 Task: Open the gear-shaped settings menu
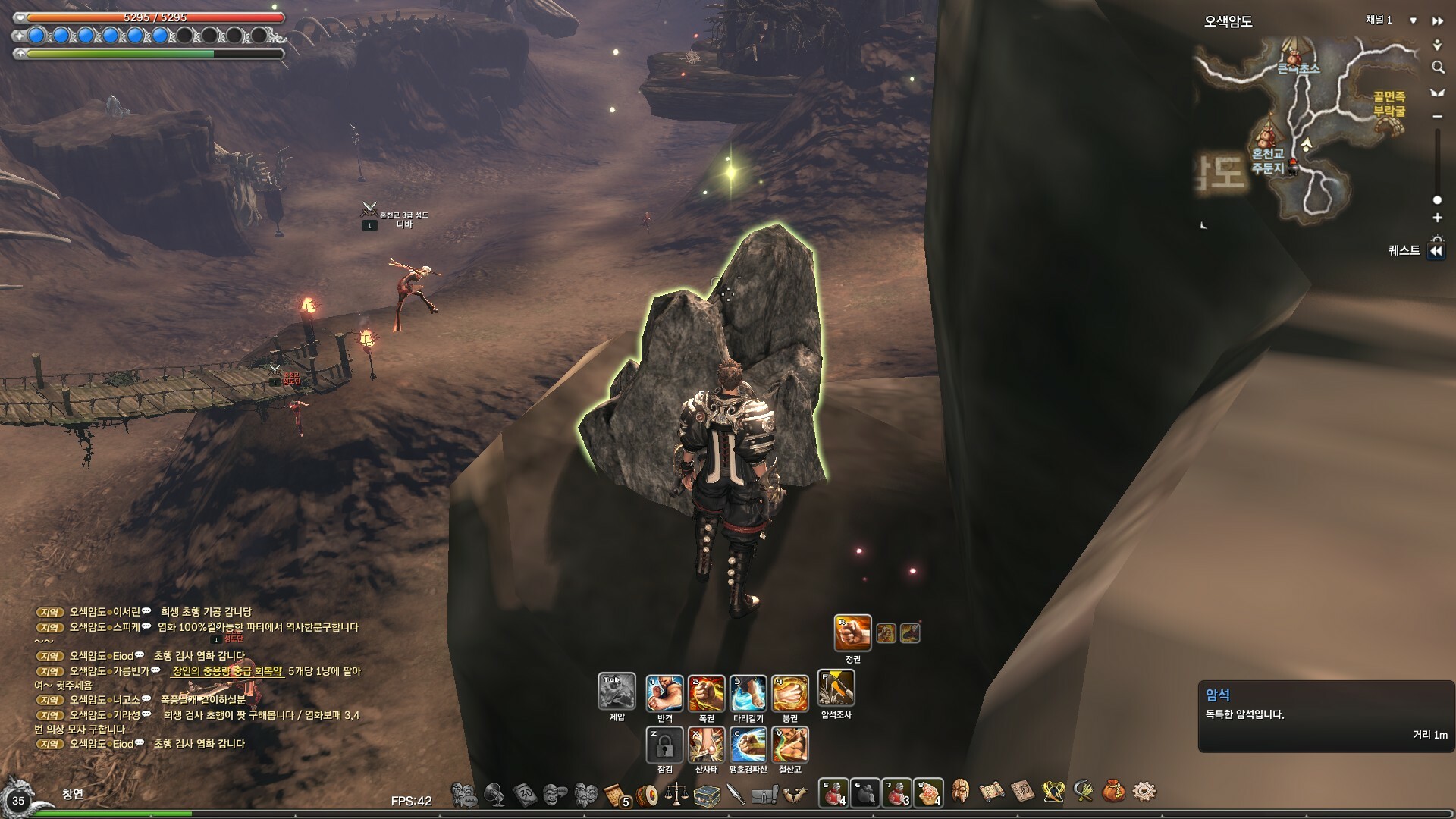1144,792
